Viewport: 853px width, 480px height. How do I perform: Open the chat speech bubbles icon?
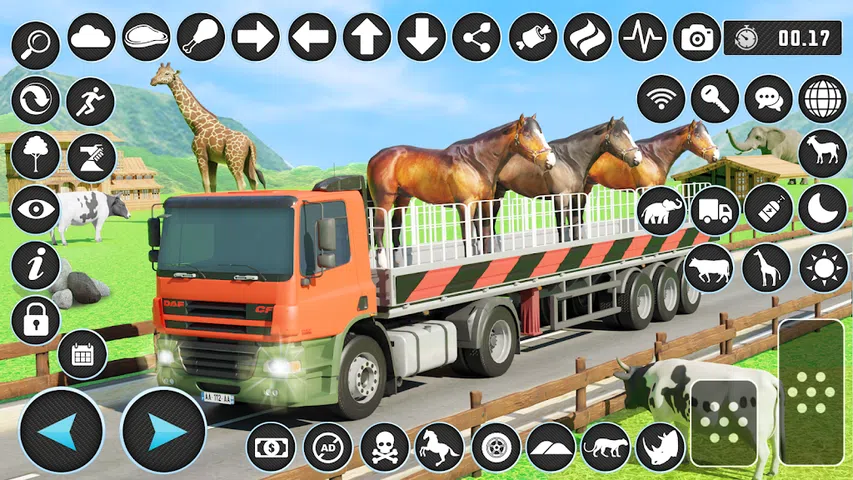(769, 99)
